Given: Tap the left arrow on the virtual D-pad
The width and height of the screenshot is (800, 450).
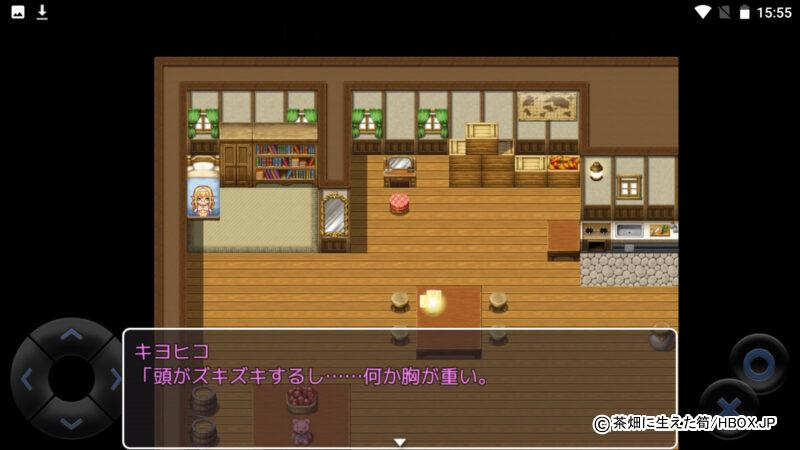Looking at the screenshot, I should coord(27,379).
